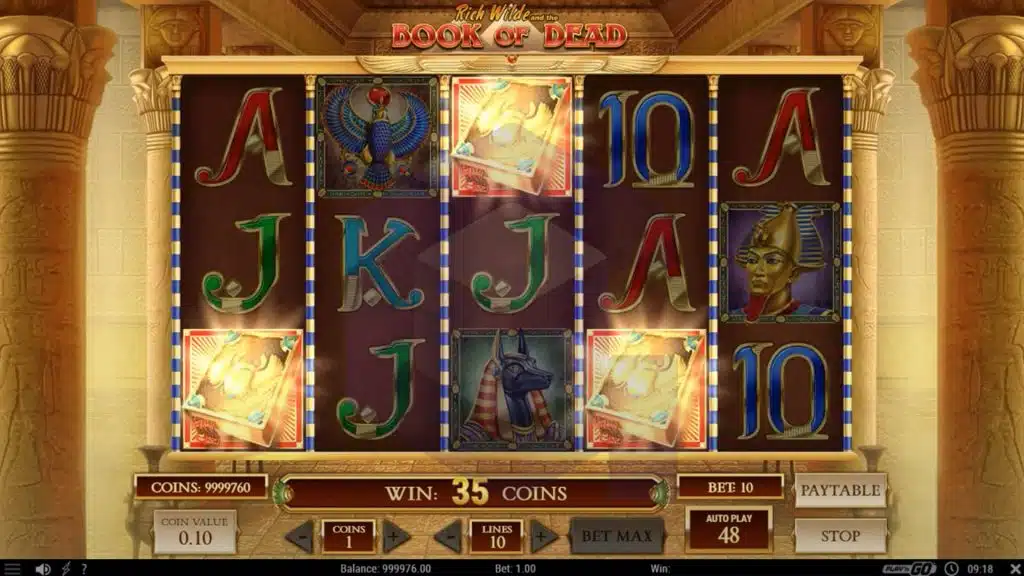The height and width of the screenshot is (576, 1024).
Task: Open the hamburger menu
Action: pos(12,568)
